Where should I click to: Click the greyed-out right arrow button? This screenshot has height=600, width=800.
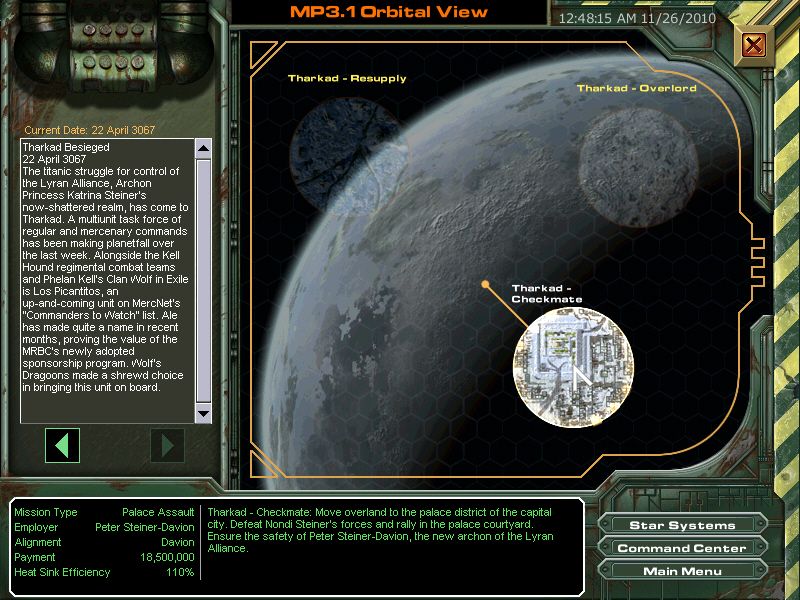168,444
